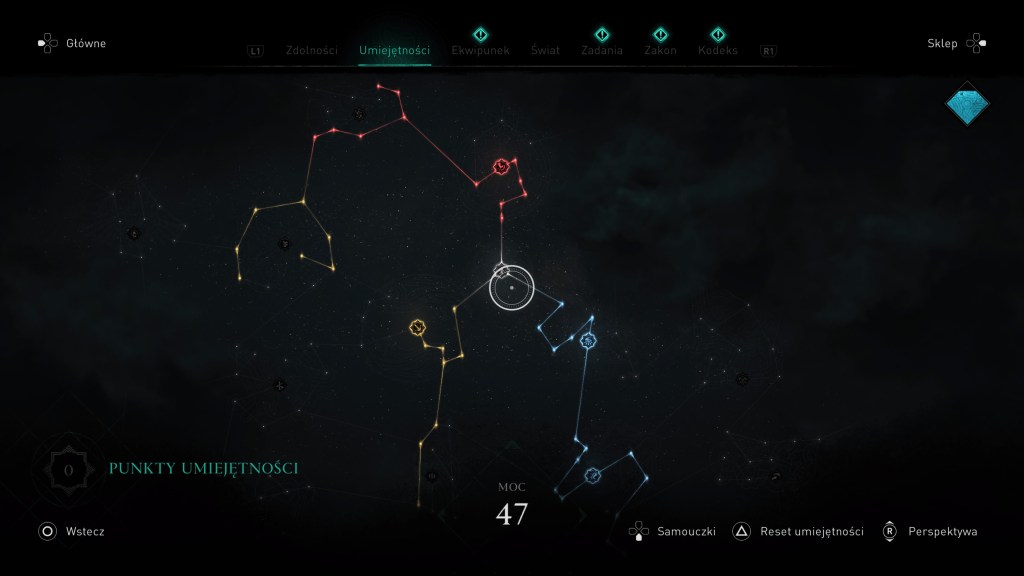Image resolution: width=1024 pixels, height=576 pixels.
Task: Click the teal diamond icon in the corner
Action: pos(967,103)
